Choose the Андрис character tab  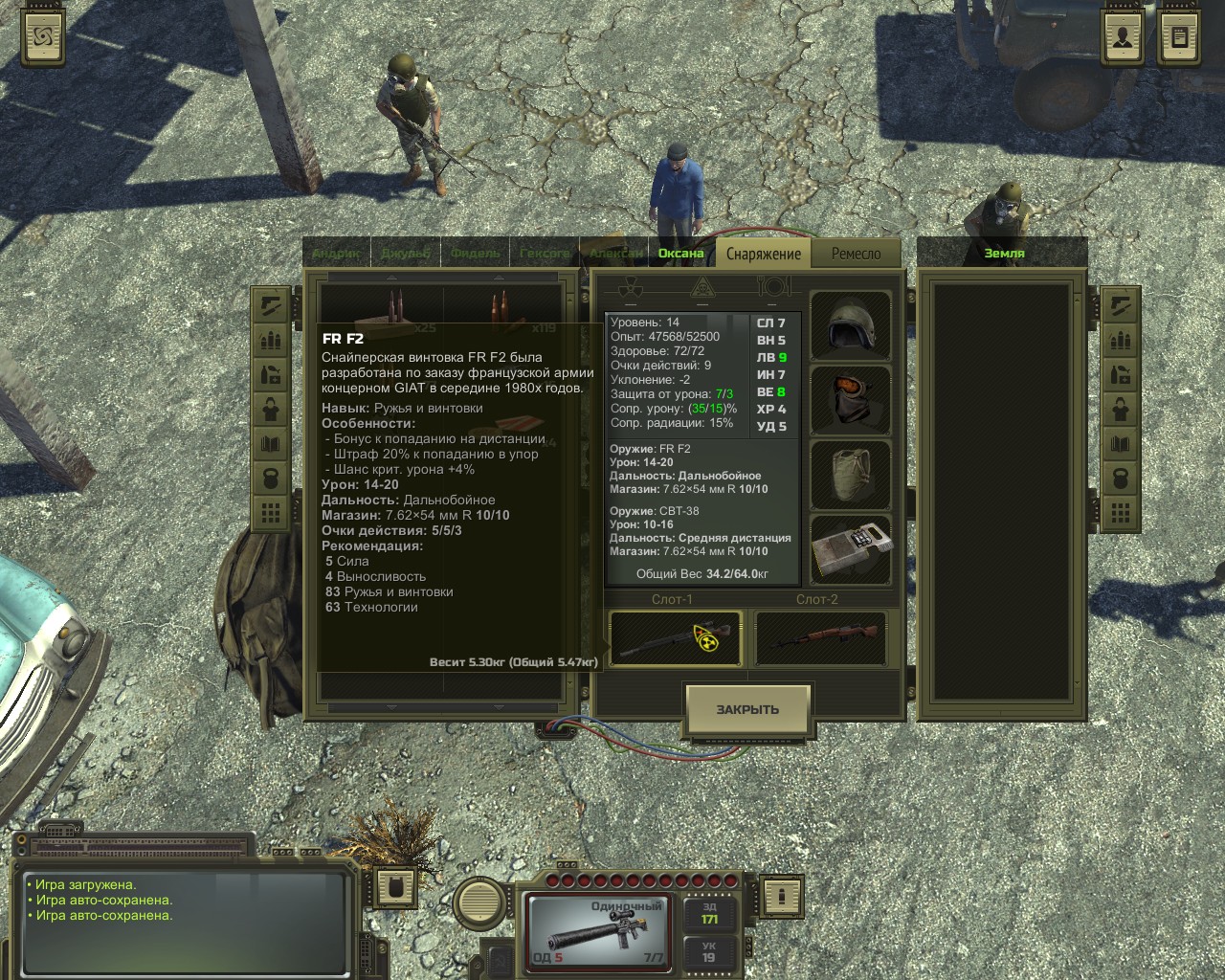click(x=336, y=254)
